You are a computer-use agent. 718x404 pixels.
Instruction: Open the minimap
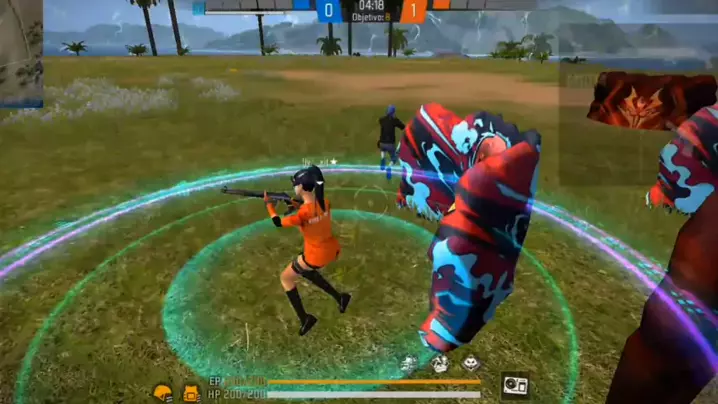click(20, 52)
